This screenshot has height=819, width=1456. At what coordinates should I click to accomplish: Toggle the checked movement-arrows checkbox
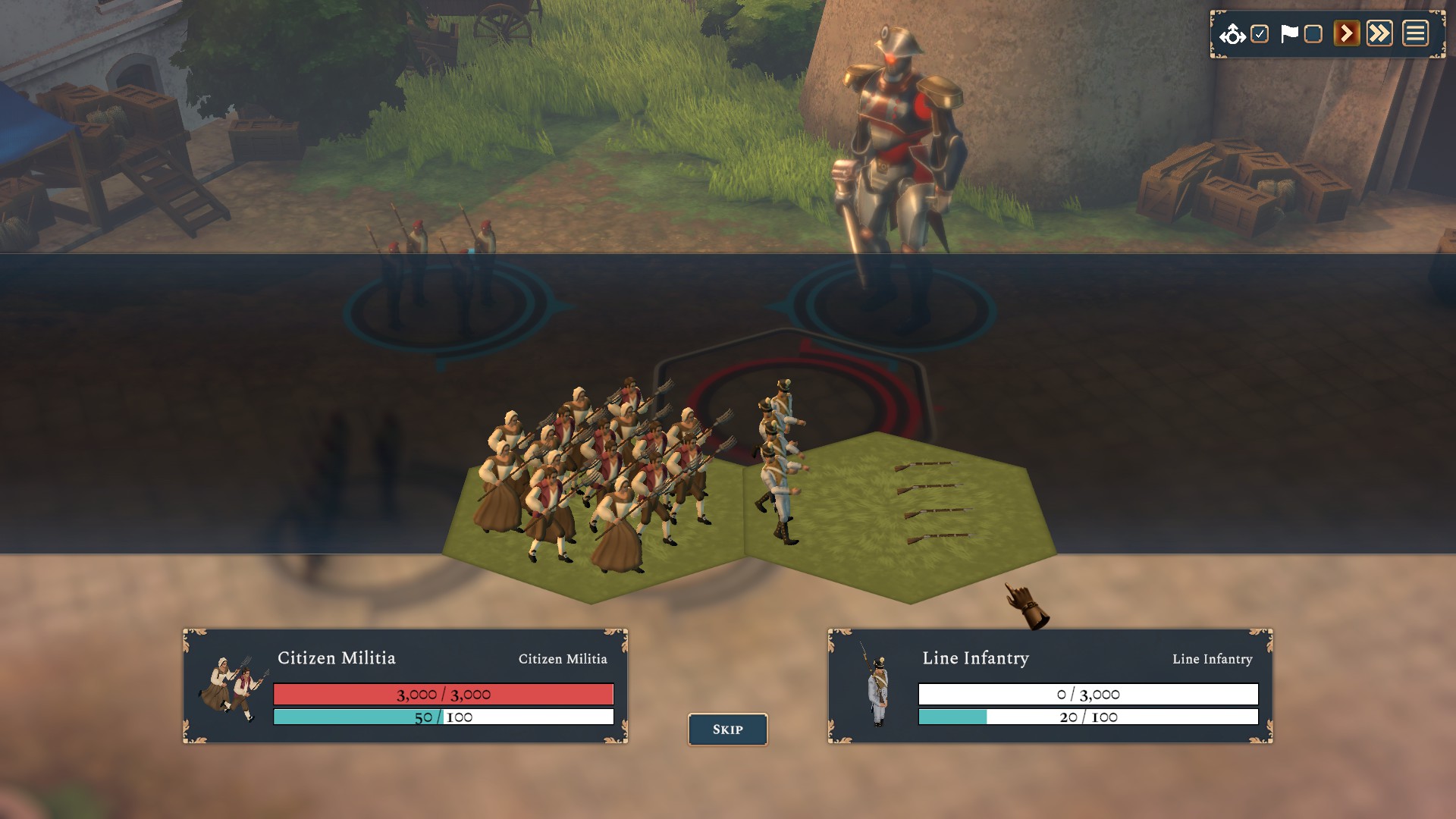(1260, 34)
